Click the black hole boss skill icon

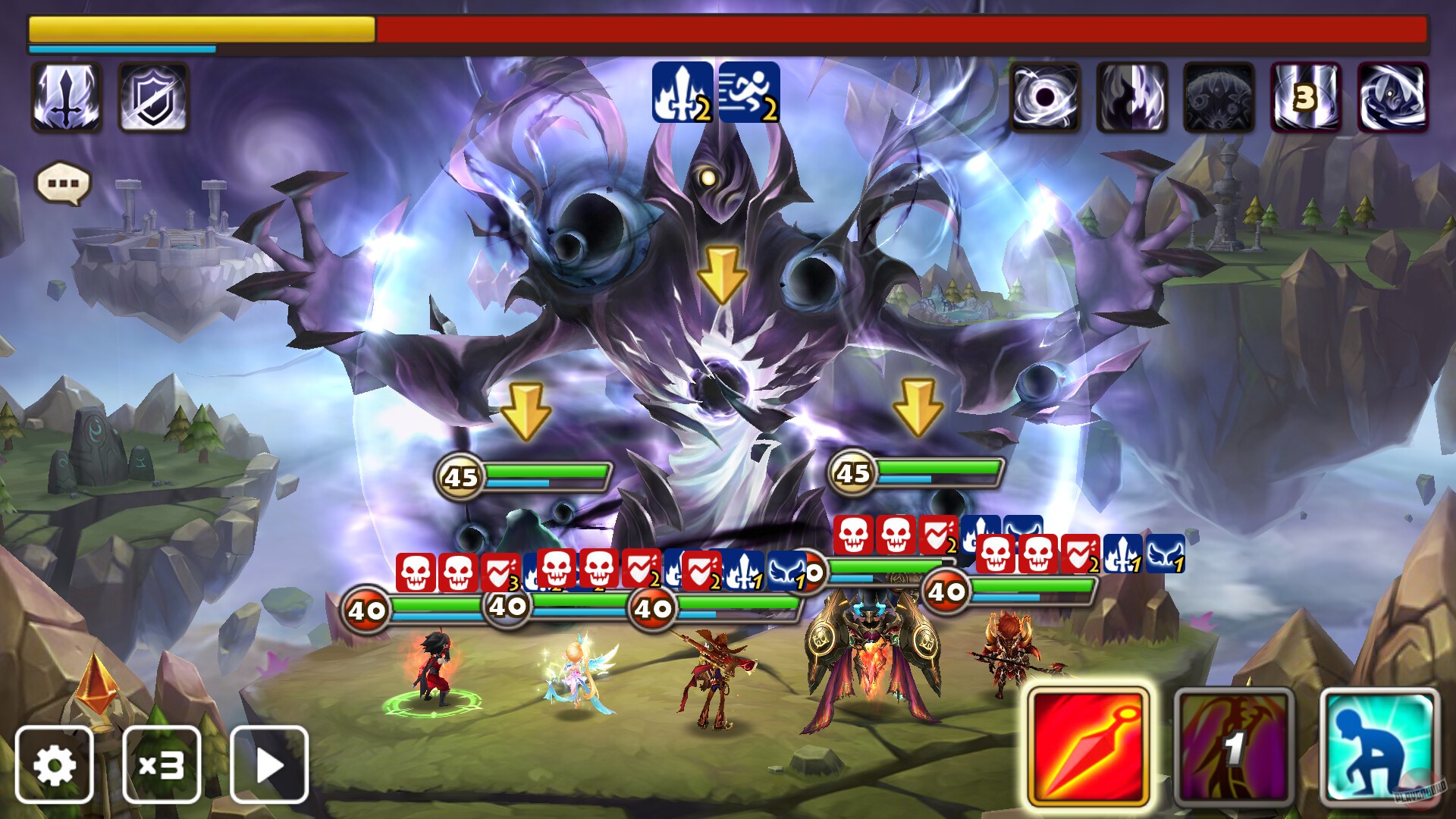pos(1045,99)
